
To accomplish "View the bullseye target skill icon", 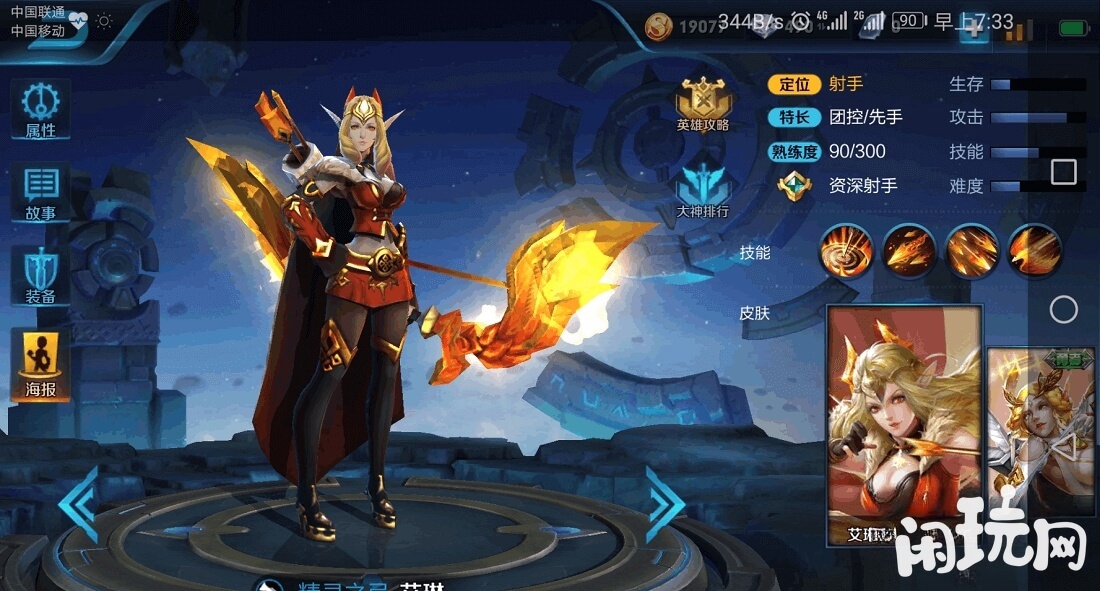I will click(847, 250).
